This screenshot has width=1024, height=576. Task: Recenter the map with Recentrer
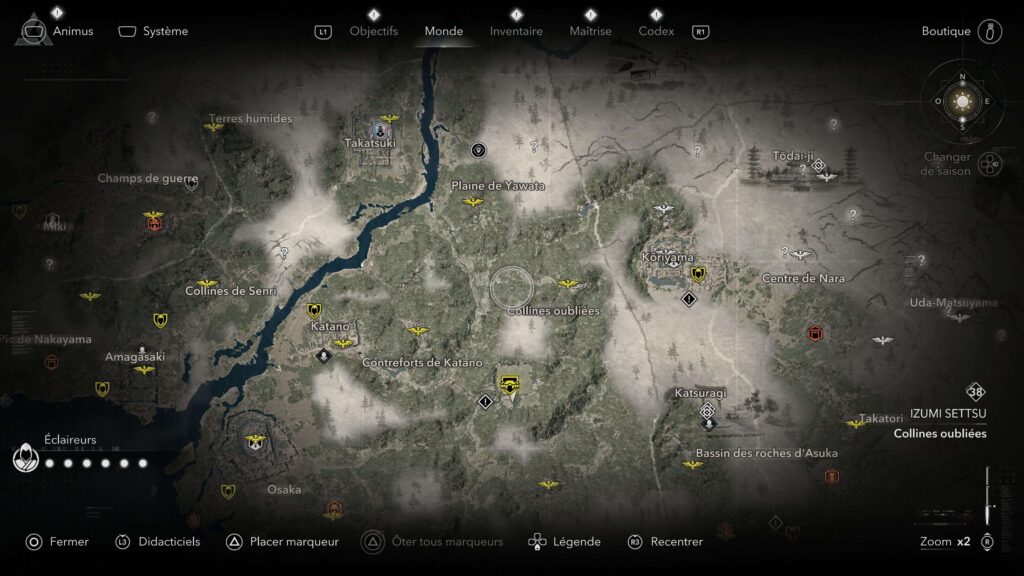point(676,542)
